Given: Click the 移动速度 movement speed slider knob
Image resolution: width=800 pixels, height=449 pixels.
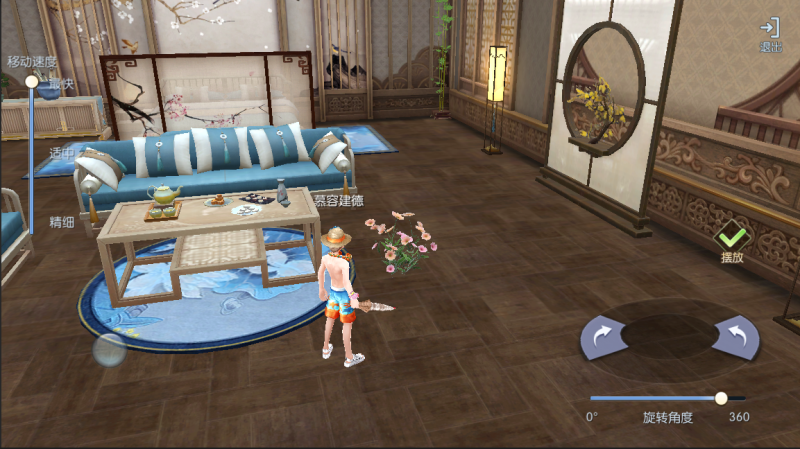Looking at the screenshot, I should [32, 81].
